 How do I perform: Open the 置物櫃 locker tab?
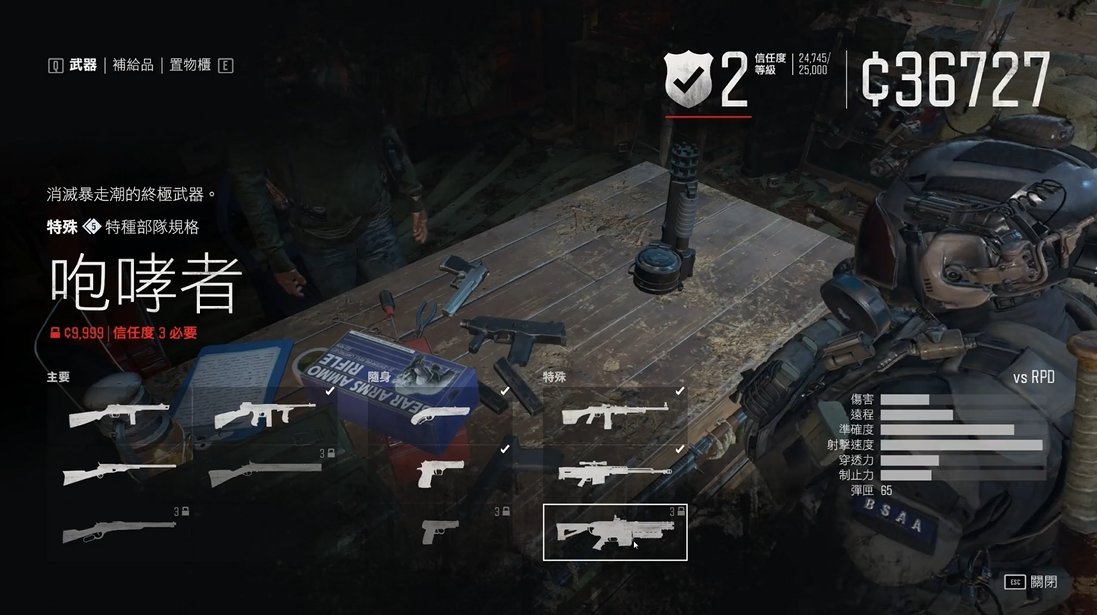(x=190, y=66)
